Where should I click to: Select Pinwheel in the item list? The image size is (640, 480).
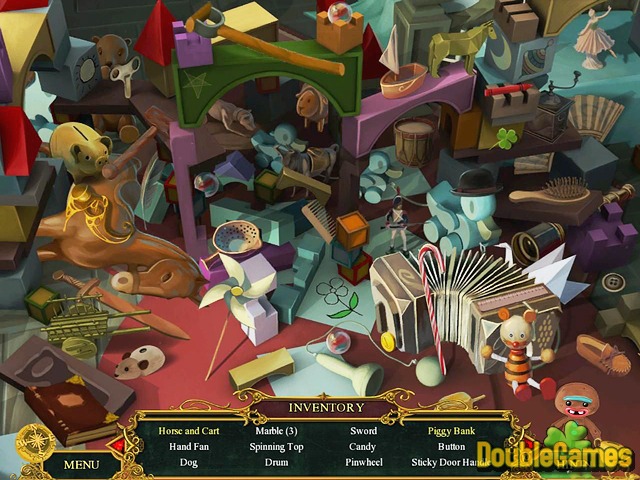coord(363,463)
